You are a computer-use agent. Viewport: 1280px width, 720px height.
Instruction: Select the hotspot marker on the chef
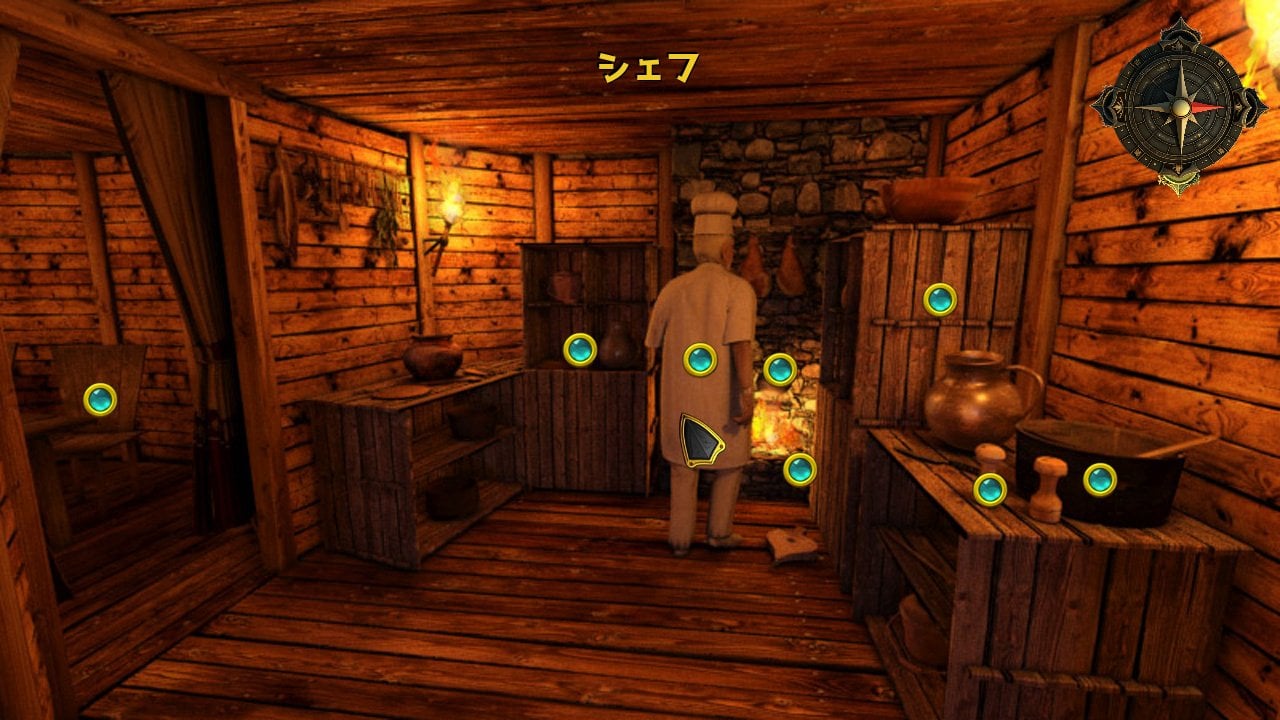(x=700, y=359)
